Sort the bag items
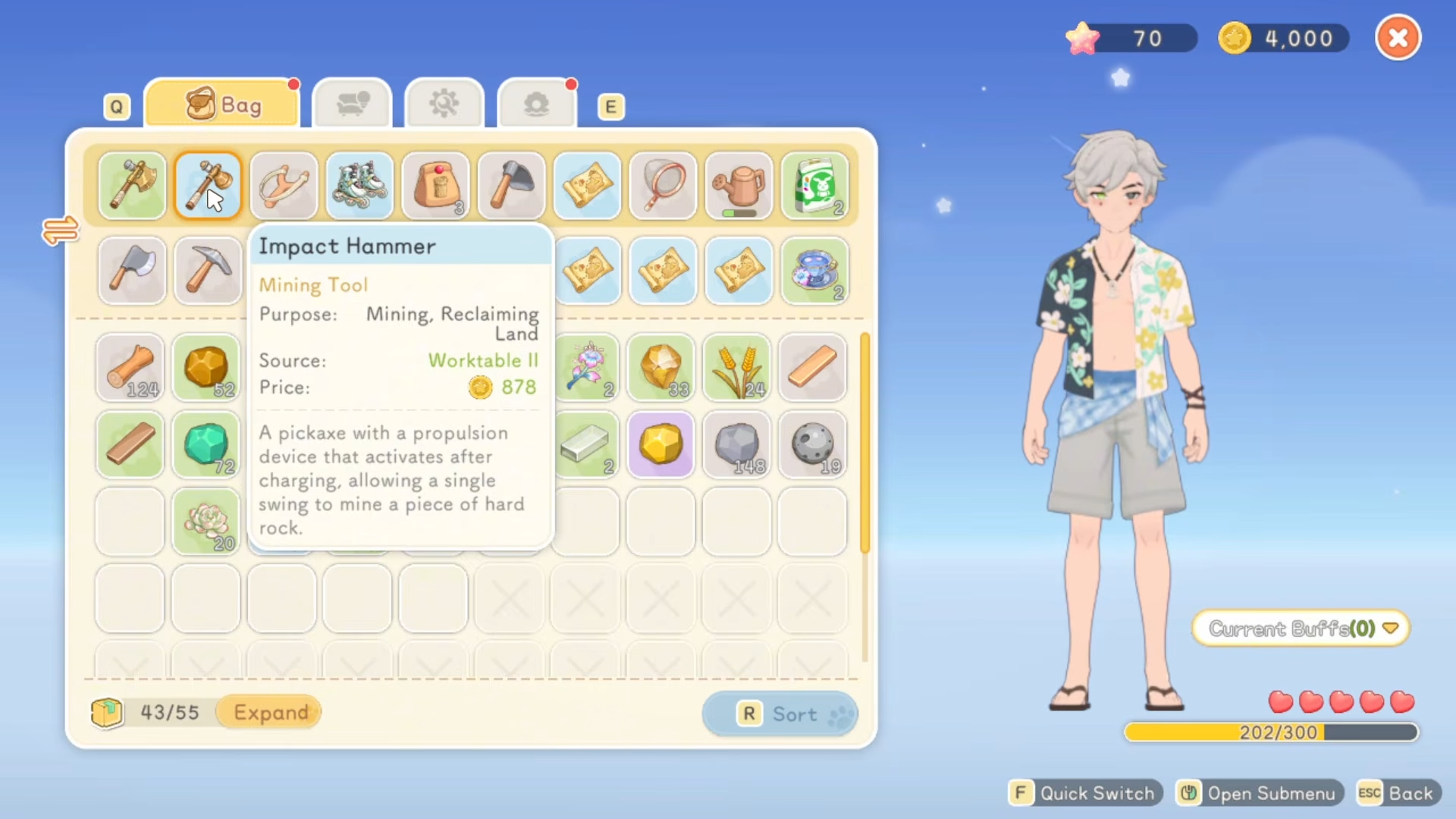Image resolution: width=1456 pixels, height=819 pixels. 780,714
